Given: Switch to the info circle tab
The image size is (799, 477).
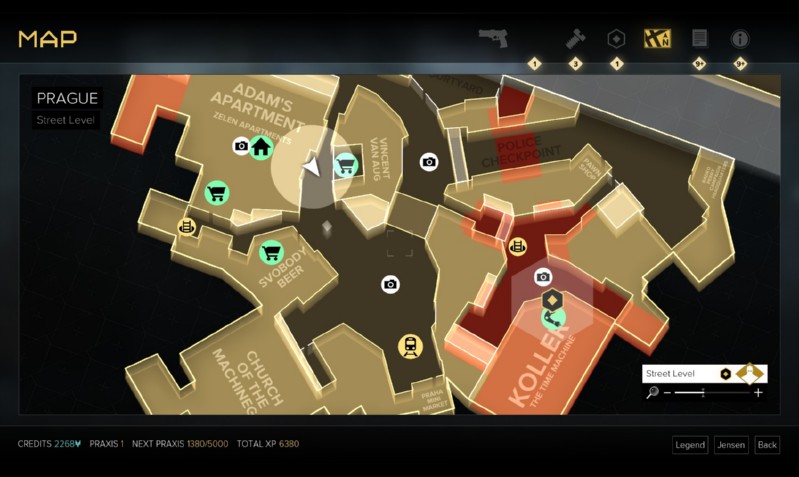Looking at the screenshot, I should click(741, 38).
